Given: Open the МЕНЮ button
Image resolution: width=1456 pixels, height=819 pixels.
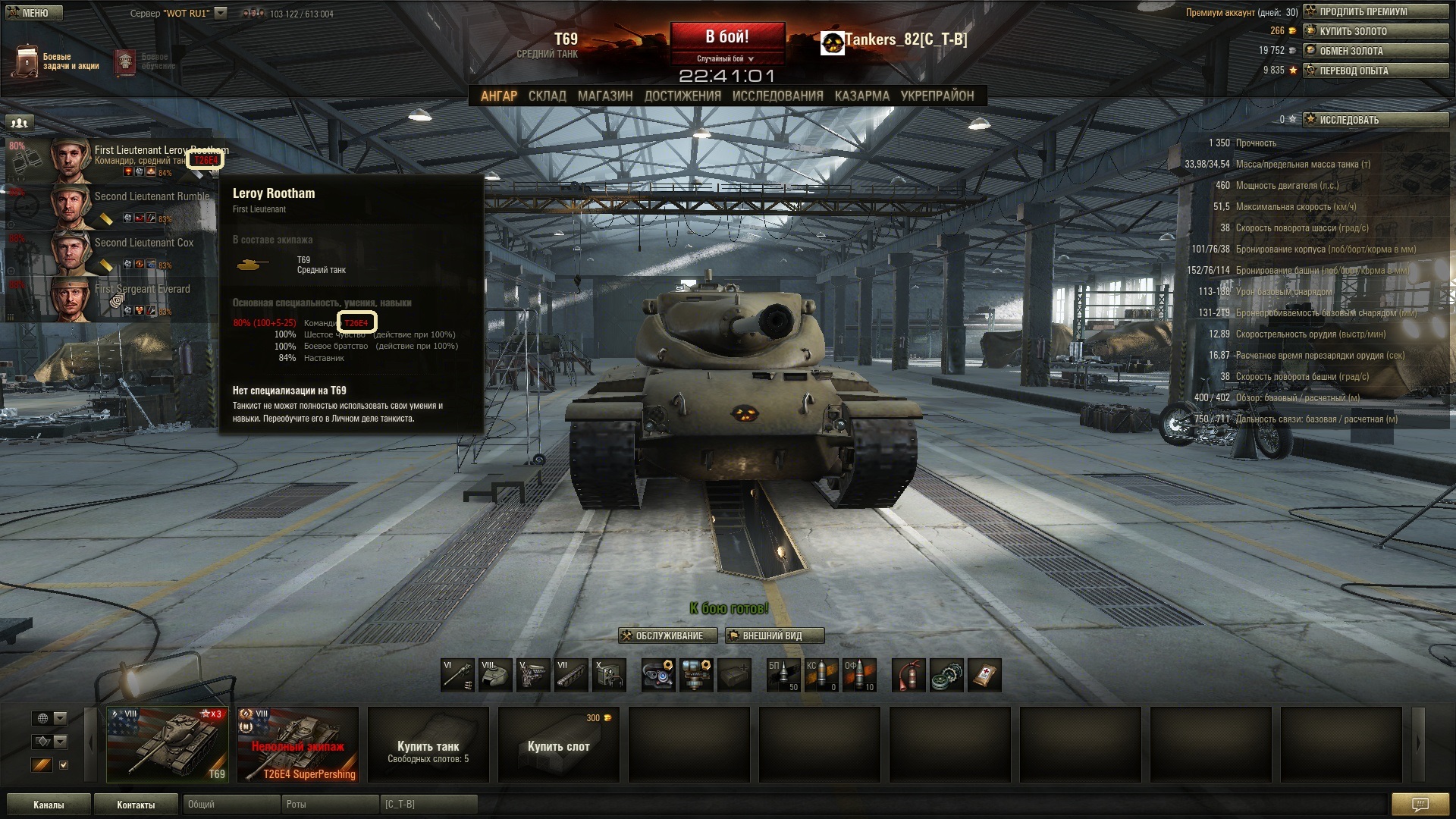Looking at the screenshot, I should [x=30, y=13].
